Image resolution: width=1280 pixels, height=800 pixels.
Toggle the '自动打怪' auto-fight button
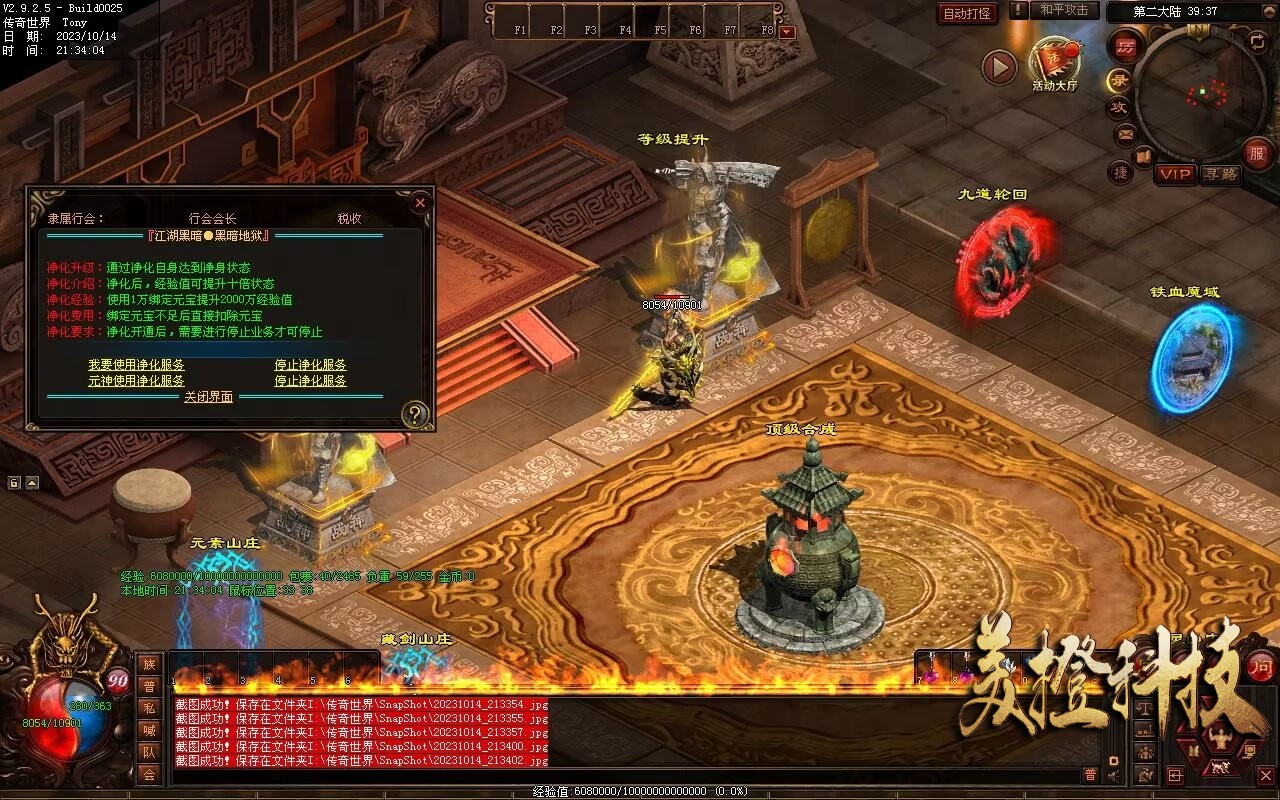pyautogui.click(x=967, y=14)
